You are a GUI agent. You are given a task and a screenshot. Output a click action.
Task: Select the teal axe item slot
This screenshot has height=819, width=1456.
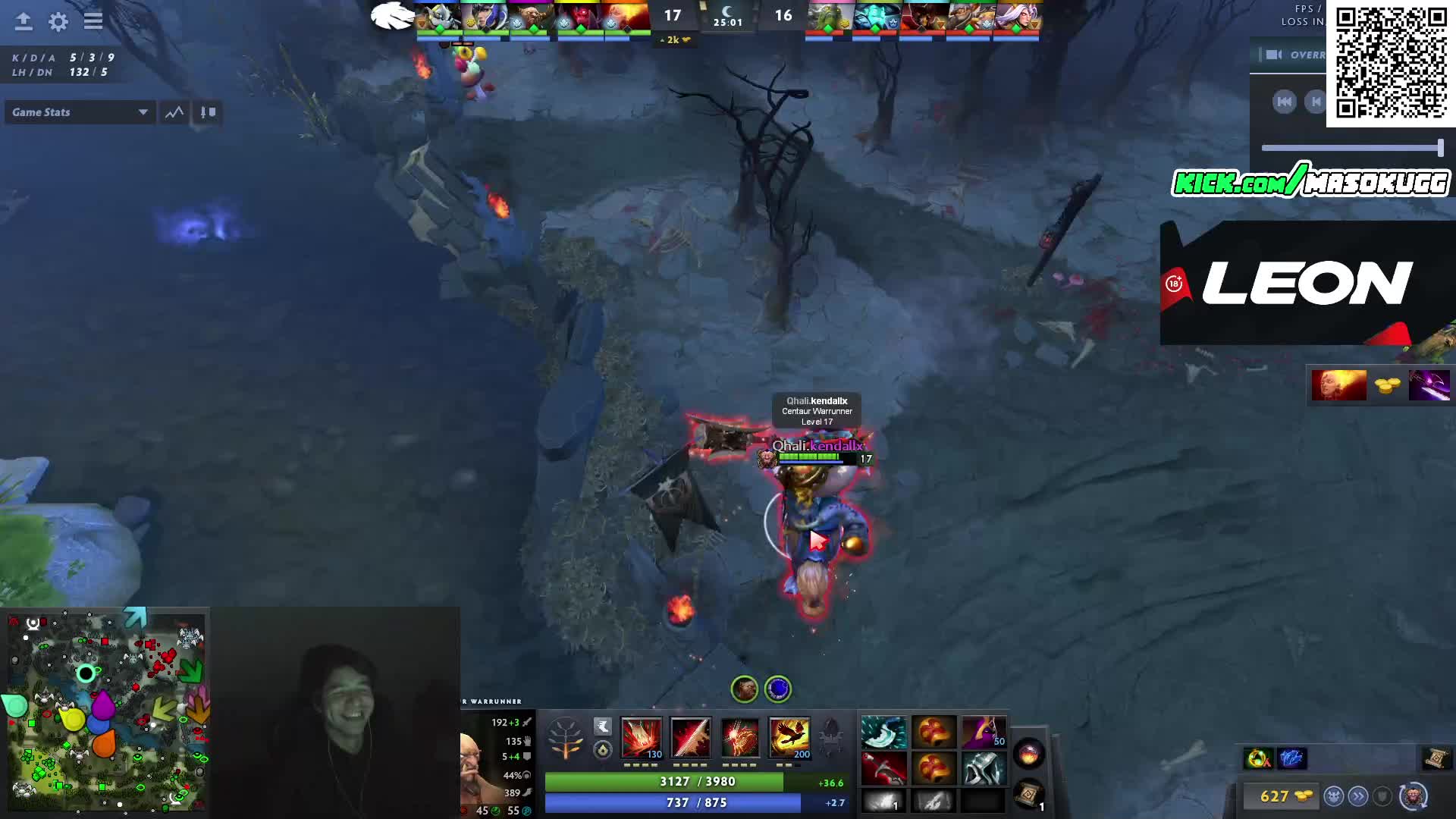pyautogui.click(x=883, y=733)
